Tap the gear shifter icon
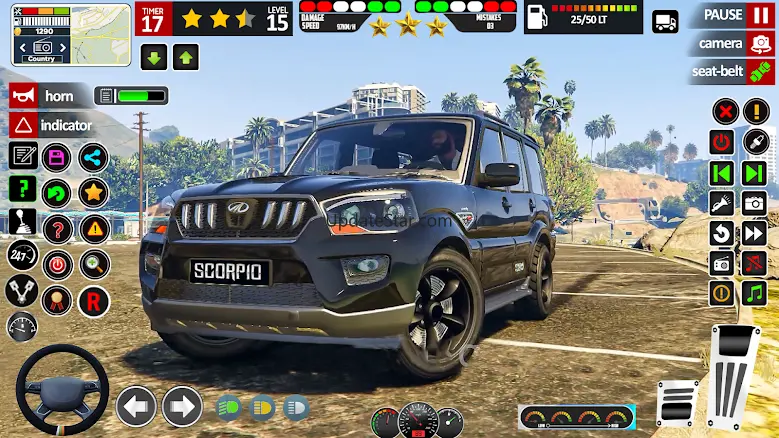779x438 pixels. (x=23, y=222)
